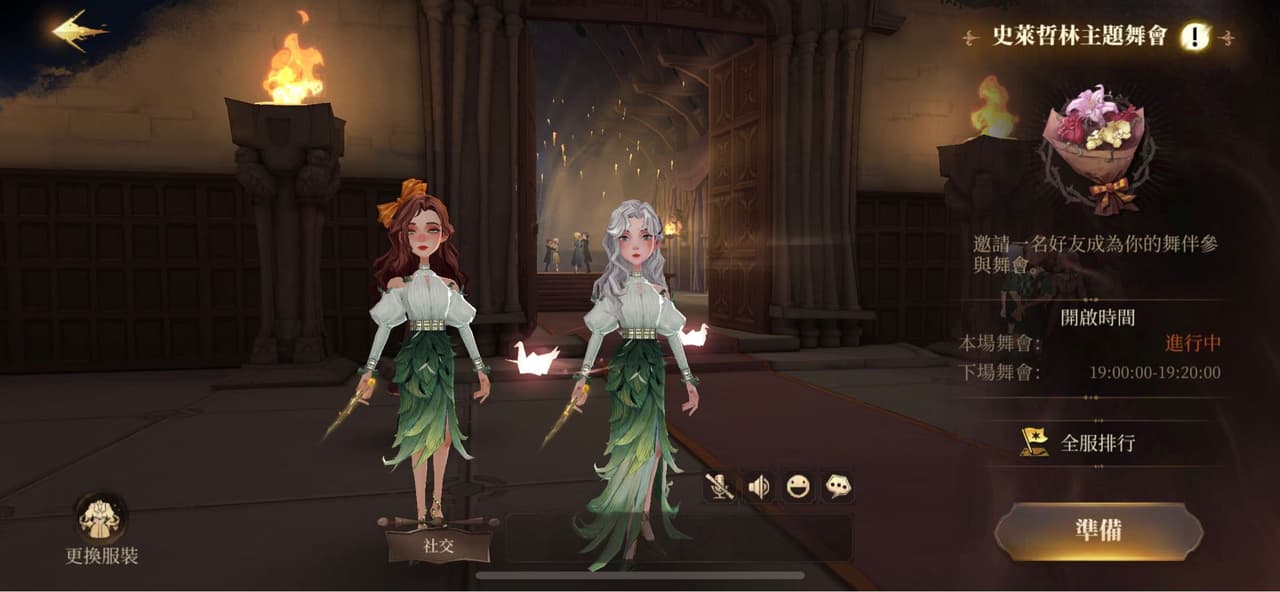Click the chat message bar

pos(678,538)
